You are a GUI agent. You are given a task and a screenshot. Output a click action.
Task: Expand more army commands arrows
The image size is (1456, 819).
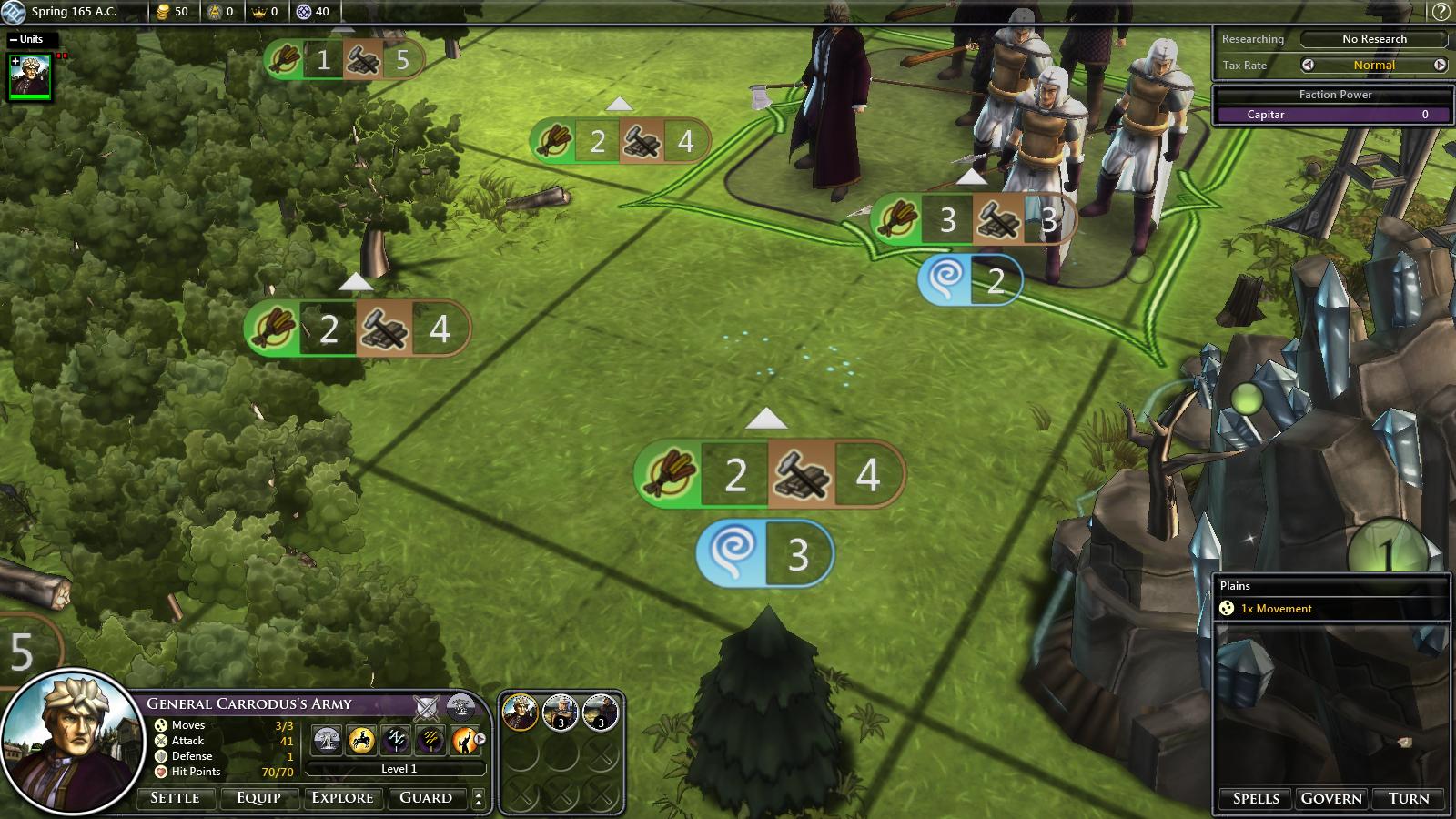point(479,798)
